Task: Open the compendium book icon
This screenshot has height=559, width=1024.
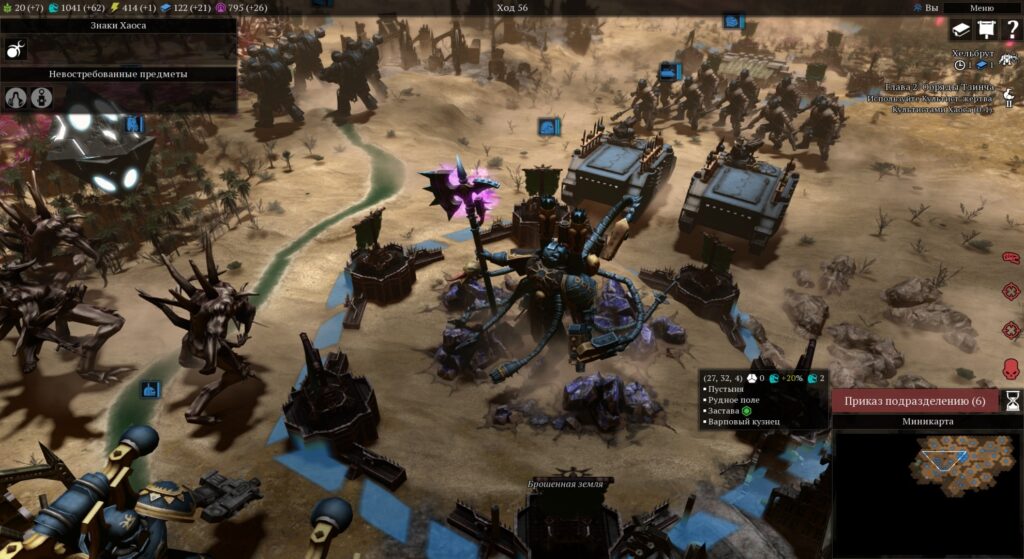Action: [x=960, y=31]
